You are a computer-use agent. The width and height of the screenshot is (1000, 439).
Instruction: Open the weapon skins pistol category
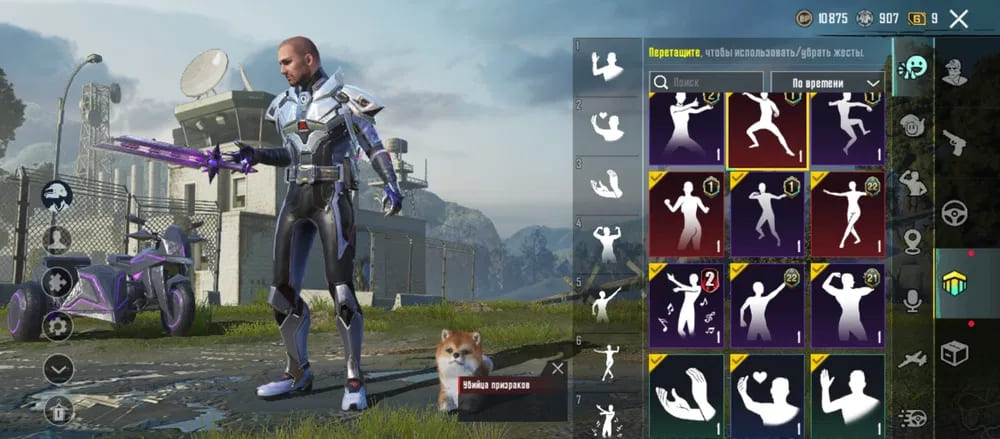click(x=955, y=142)
